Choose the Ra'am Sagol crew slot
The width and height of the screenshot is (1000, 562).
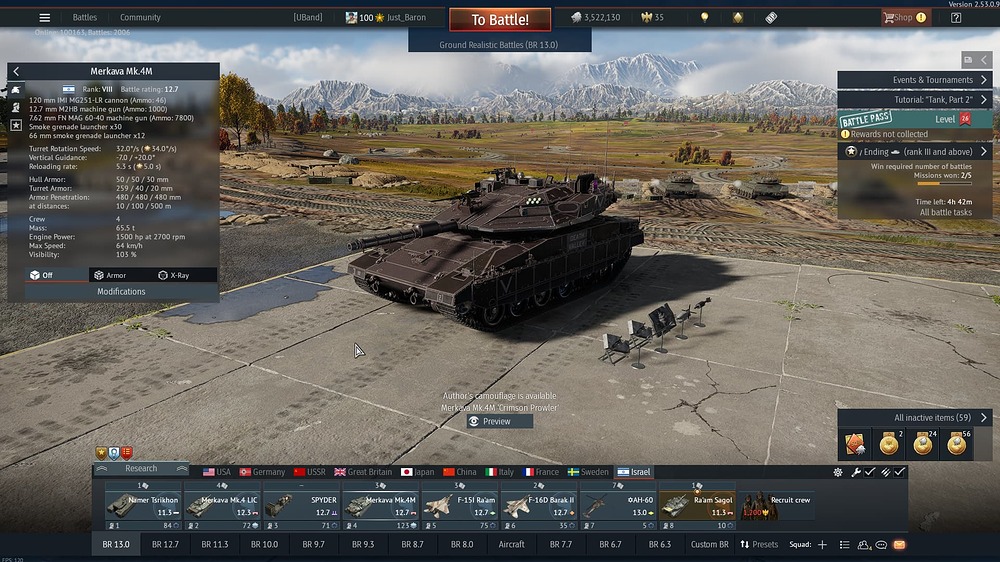click(696, 505)
